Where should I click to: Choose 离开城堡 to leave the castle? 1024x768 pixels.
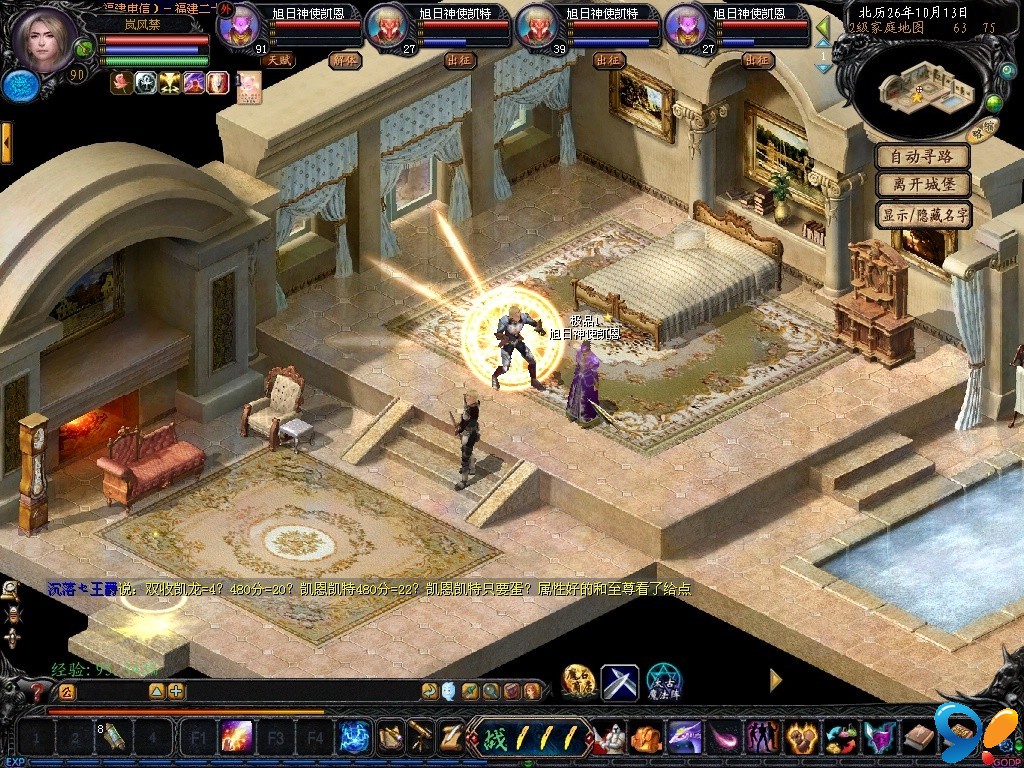pos(923,185)
